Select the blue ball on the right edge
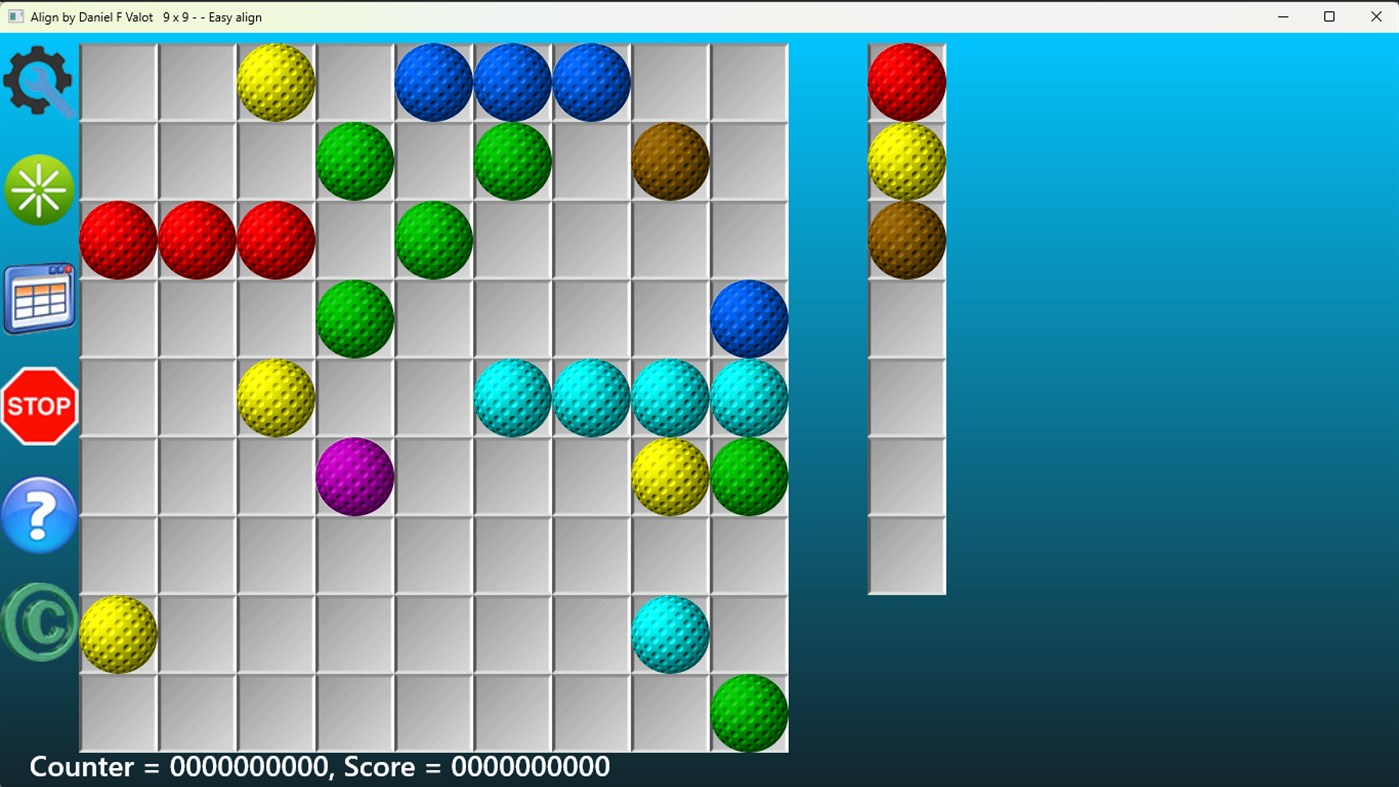 749,318
